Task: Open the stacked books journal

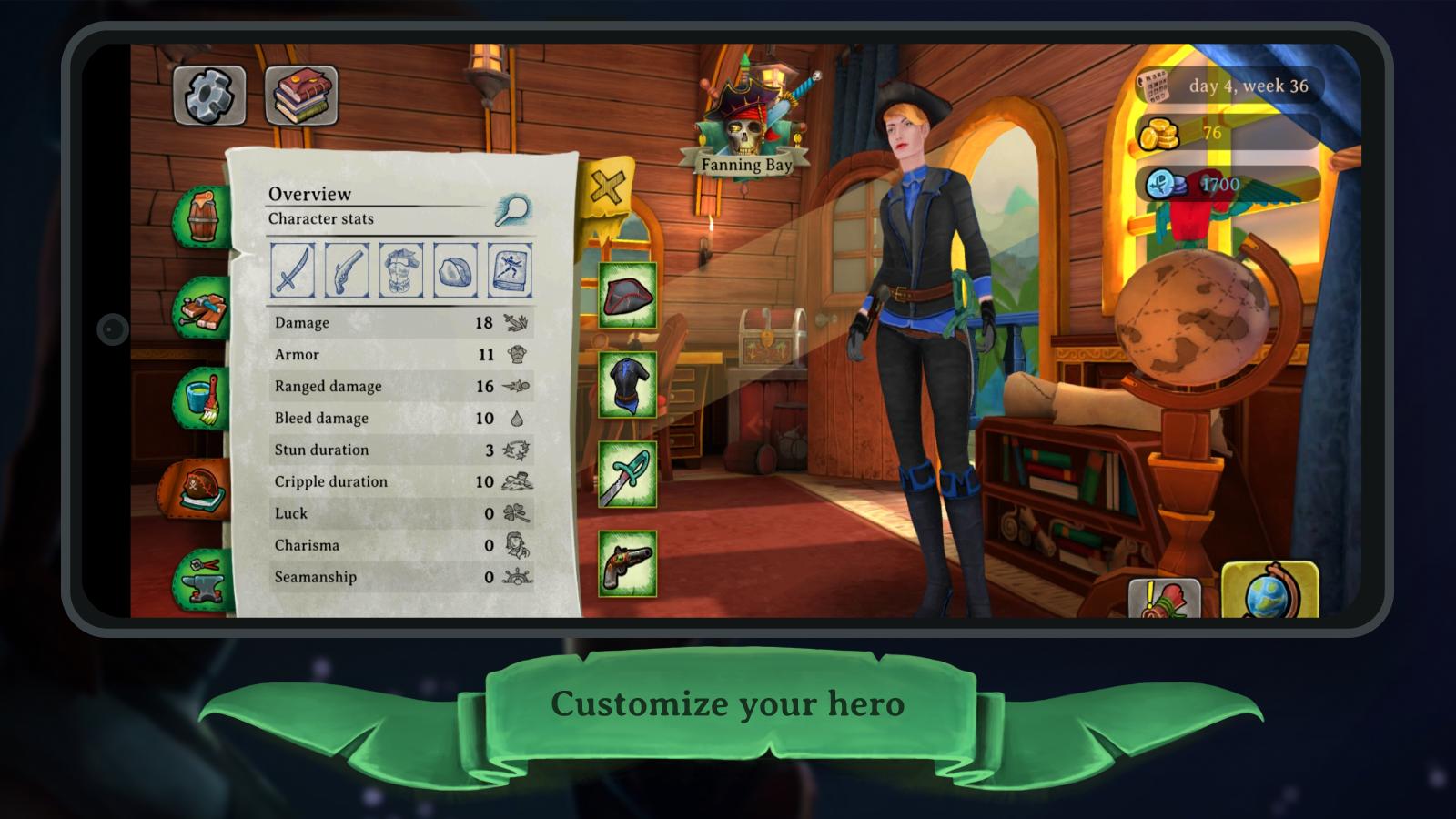Action: click(x=301, y=95)
